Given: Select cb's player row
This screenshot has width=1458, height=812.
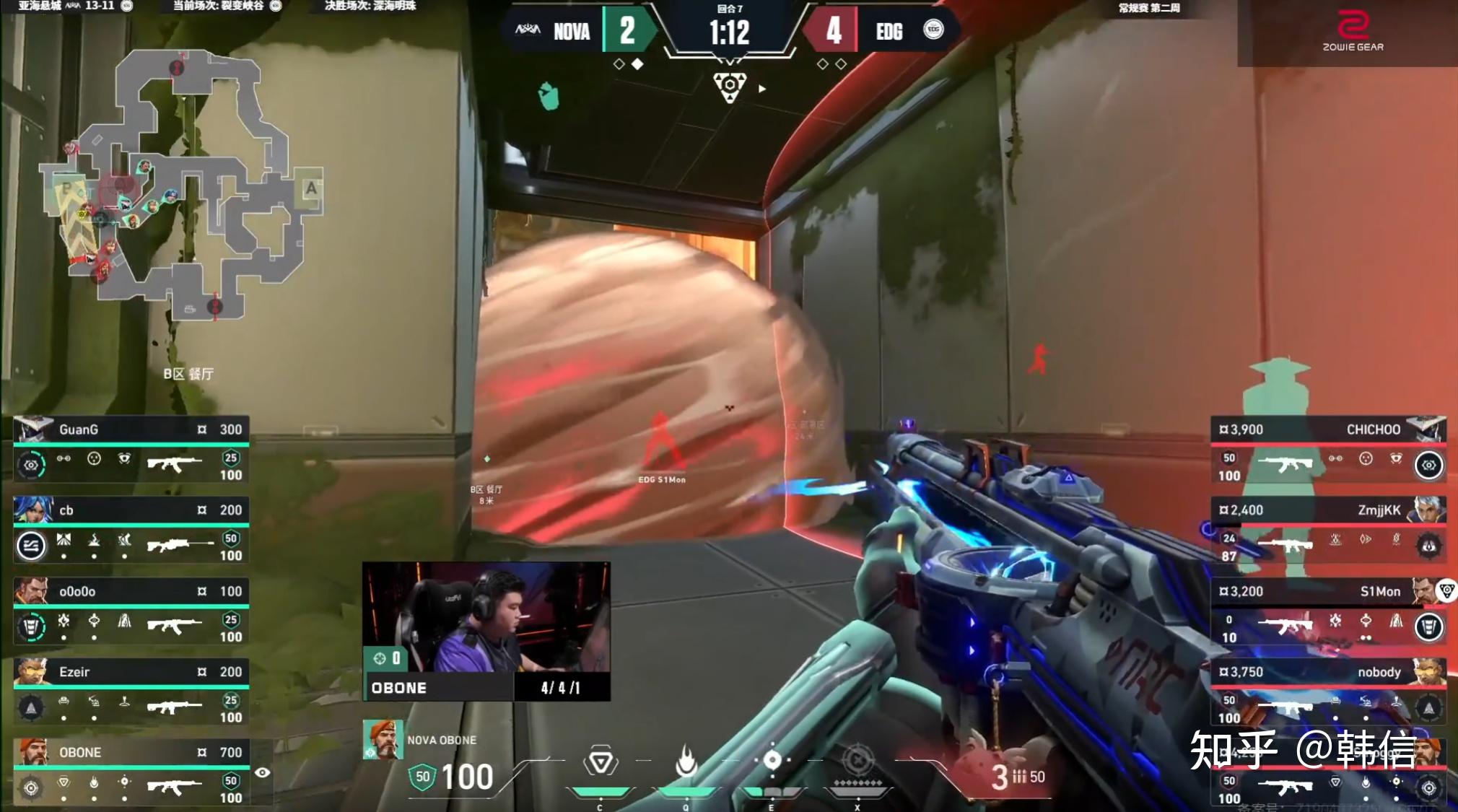Looking at the screenshot, I should (x=131, y=529).
